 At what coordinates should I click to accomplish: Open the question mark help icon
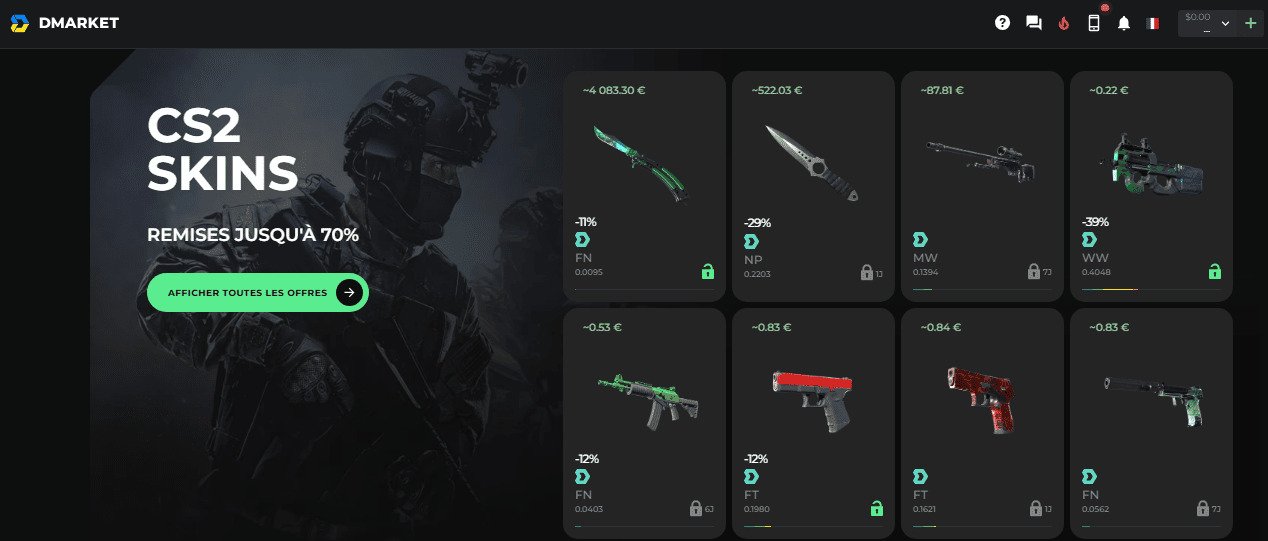click(1003, 23)
